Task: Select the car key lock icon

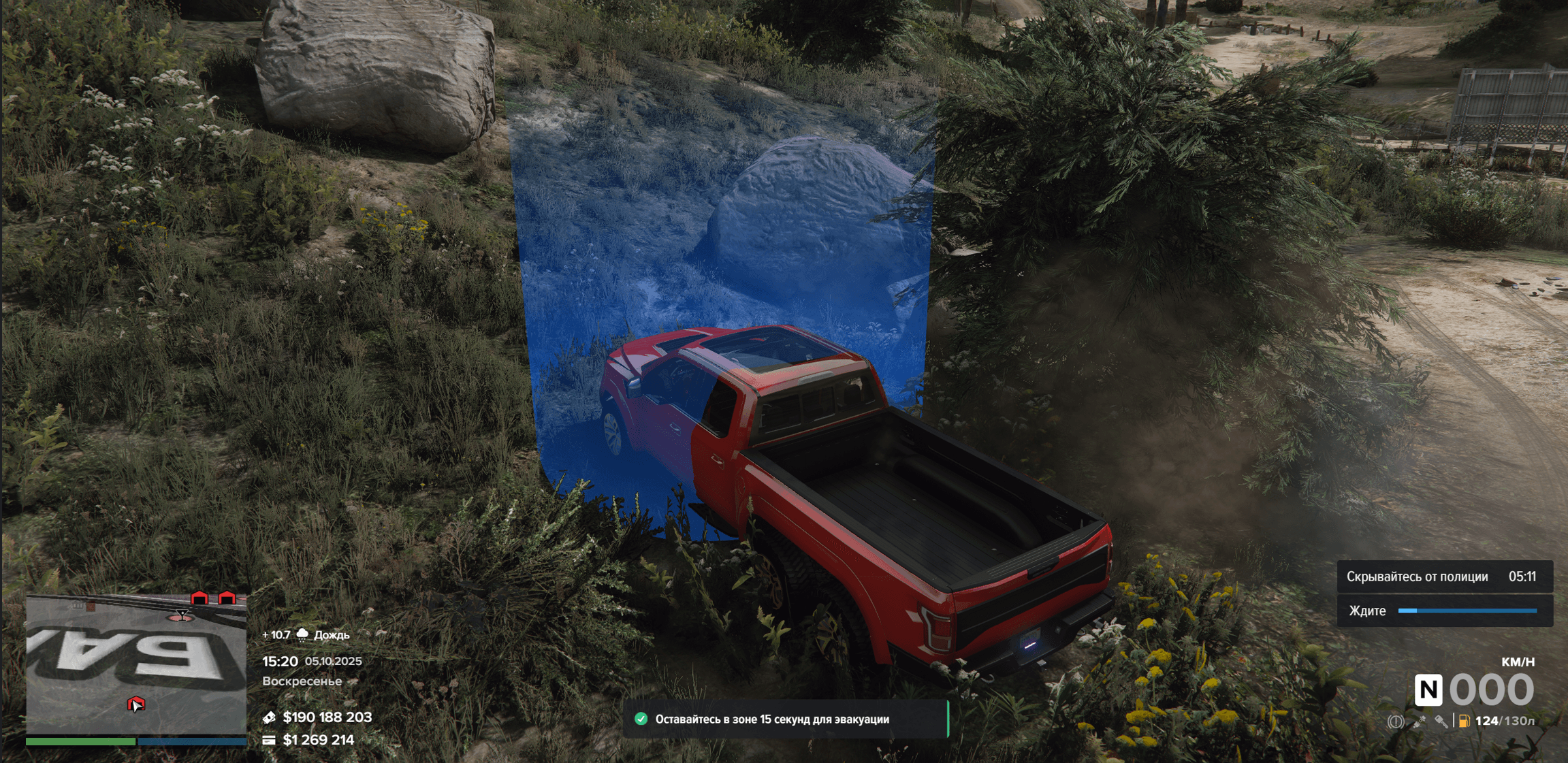Action: [1441, 721]
